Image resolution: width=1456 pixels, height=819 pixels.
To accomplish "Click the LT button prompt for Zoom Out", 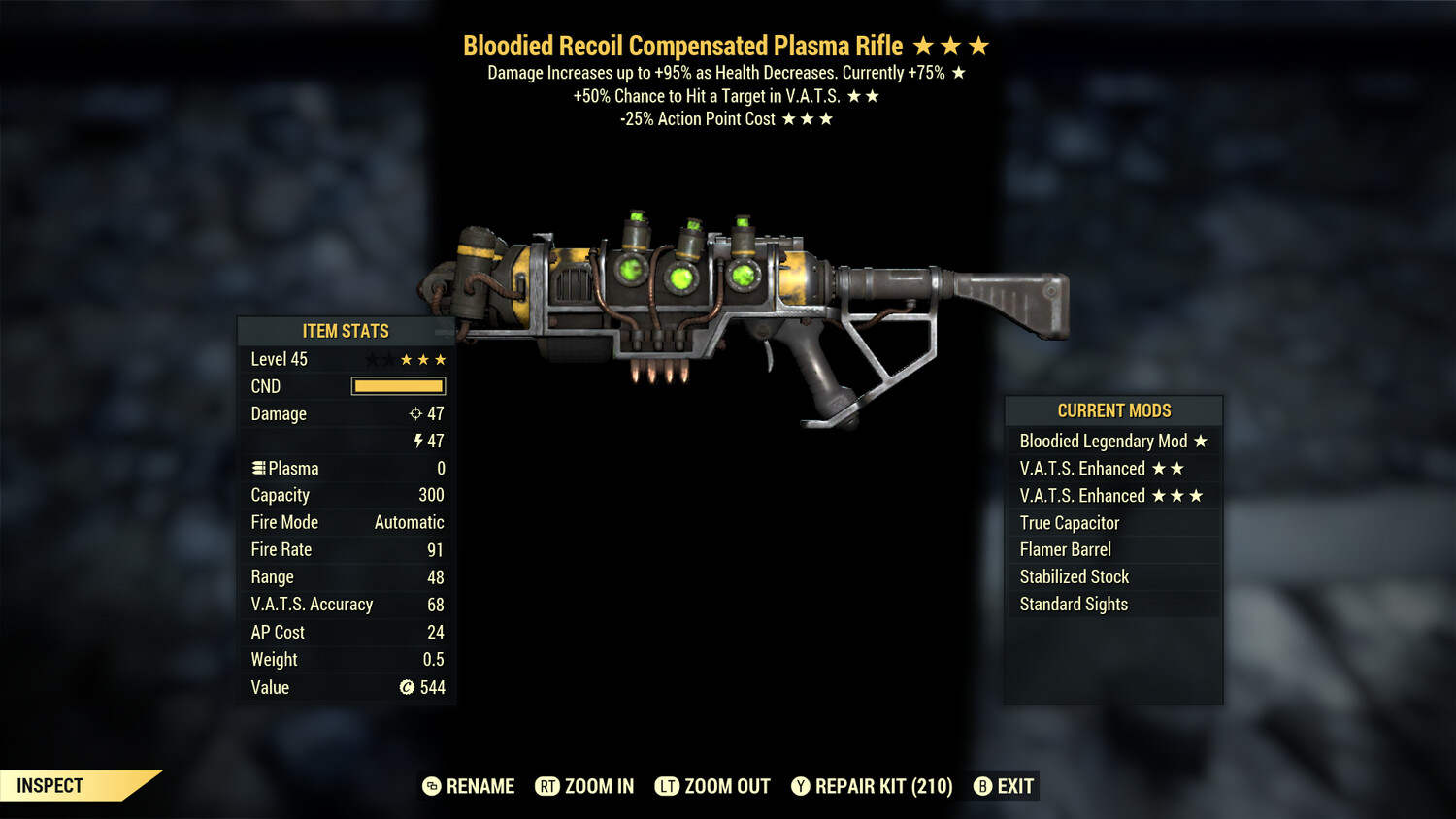I will coord(668,786).
